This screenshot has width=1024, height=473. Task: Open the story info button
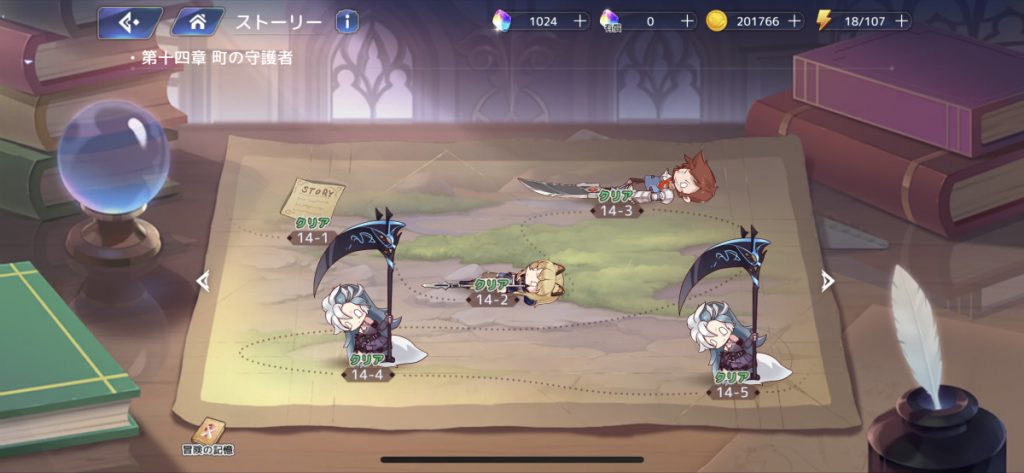coord(347,21)
